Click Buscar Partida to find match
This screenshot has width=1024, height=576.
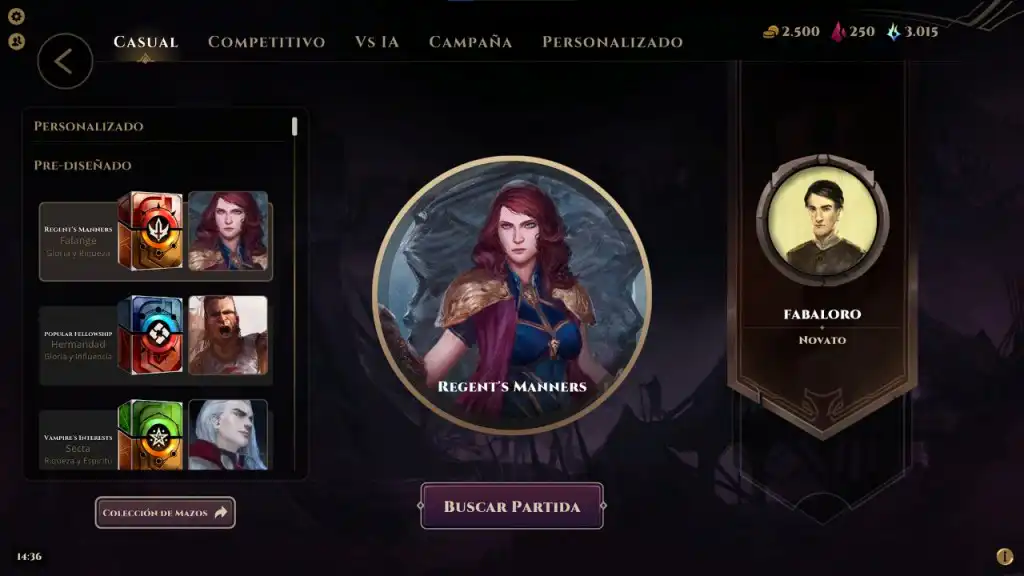512,507
